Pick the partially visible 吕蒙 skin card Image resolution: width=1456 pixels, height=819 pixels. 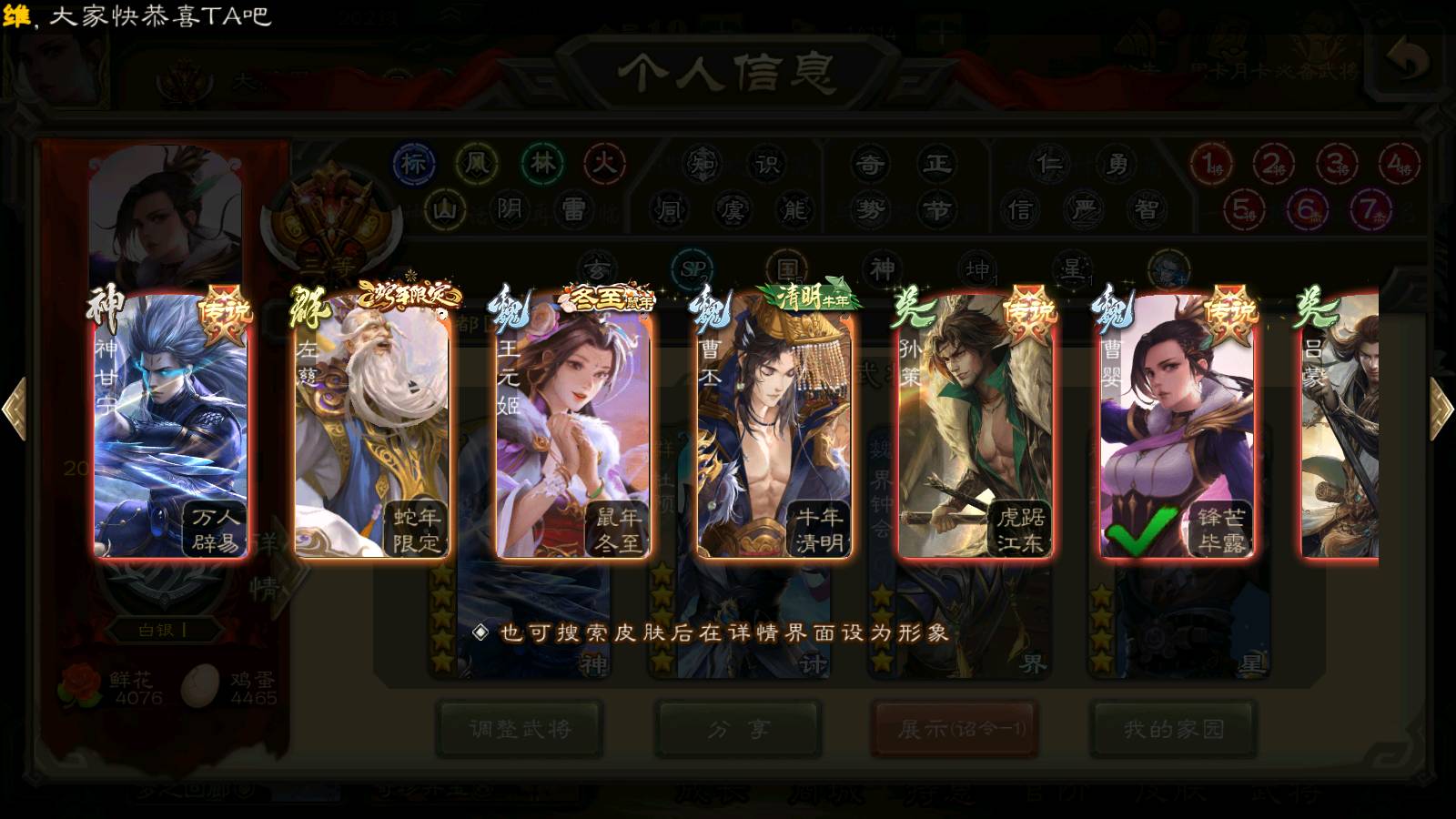[1340, 423]
